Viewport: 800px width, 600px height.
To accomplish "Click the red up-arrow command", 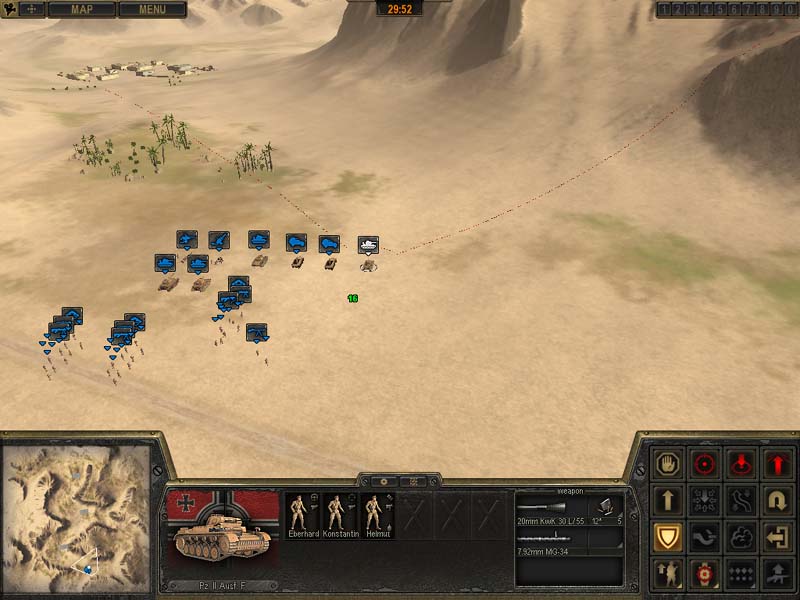I will coord(778,464).
